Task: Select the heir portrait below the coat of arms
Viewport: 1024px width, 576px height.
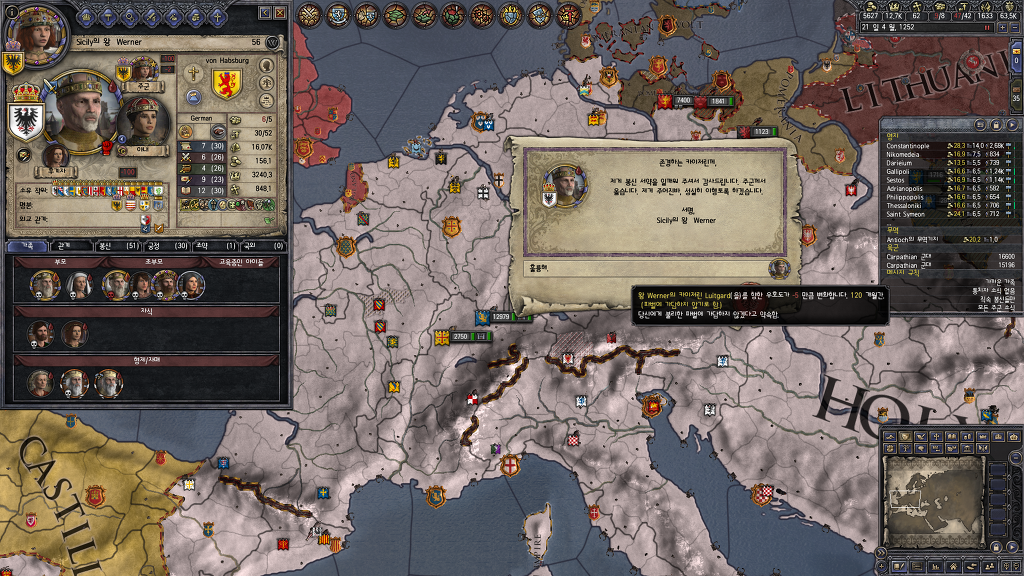Action: pos(54,155)
